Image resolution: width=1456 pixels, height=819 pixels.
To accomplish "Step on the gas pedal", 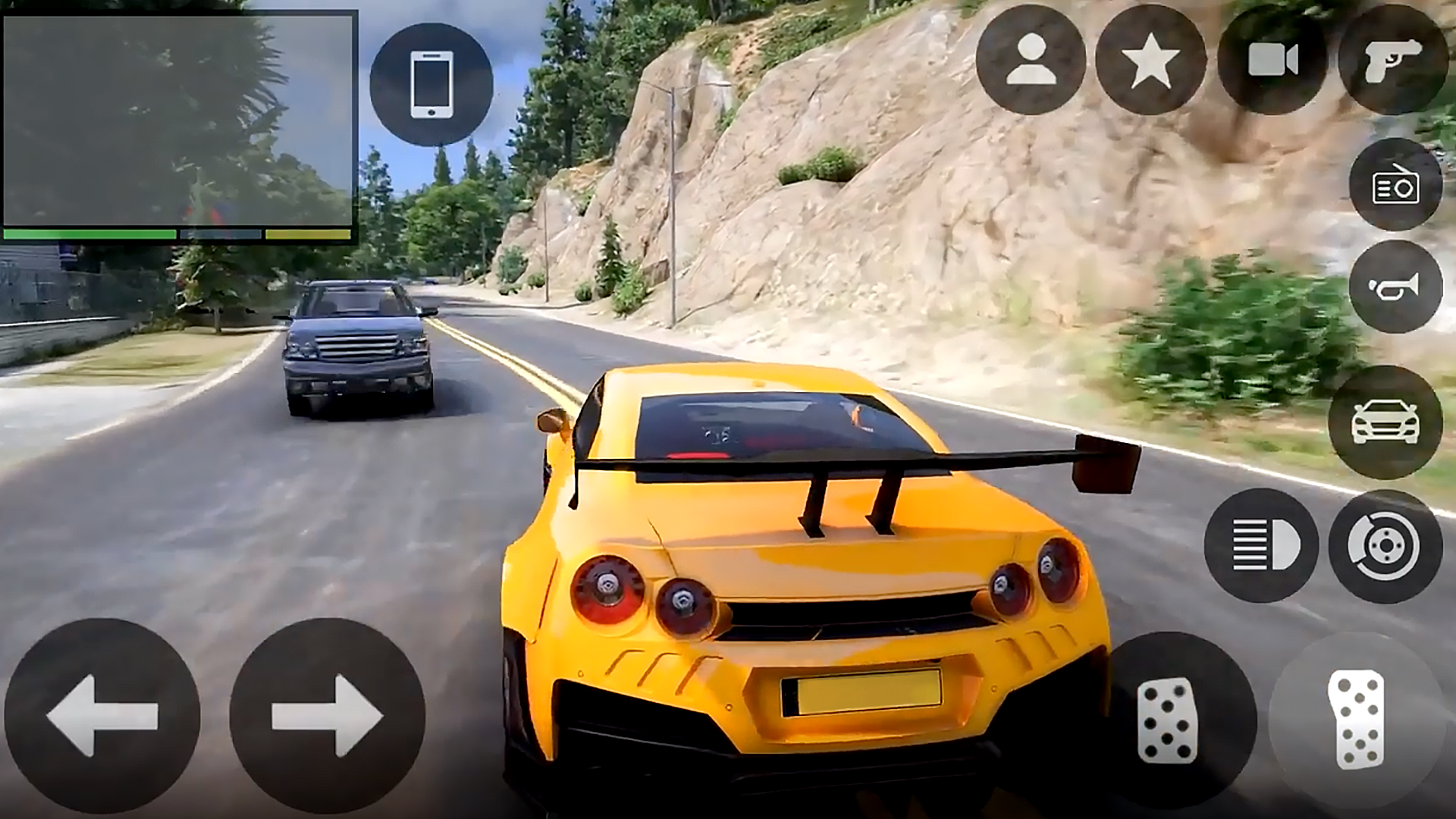I will pos(1356,719).
